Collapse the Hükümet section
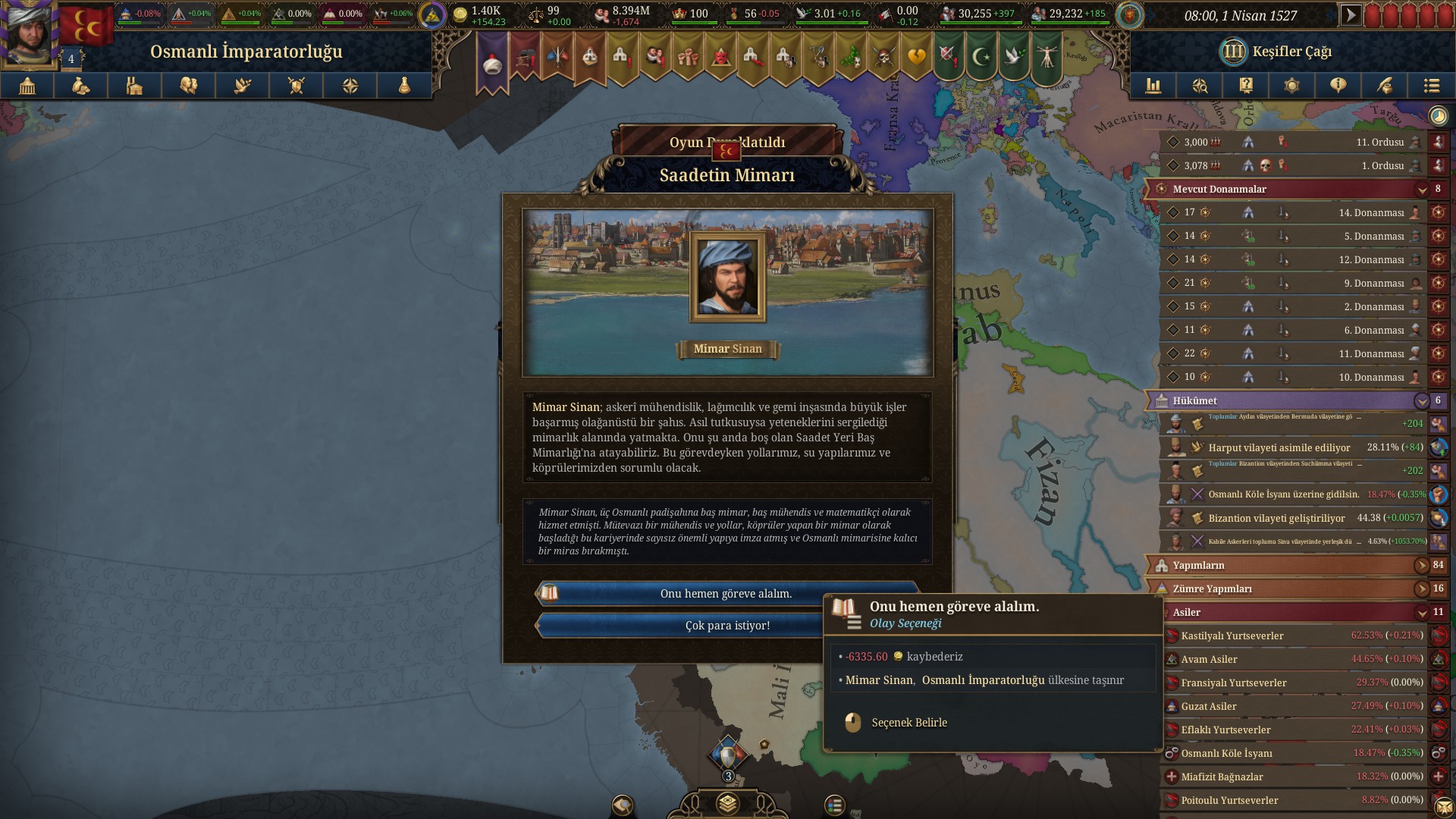Screen dimensions: 1456x819 coord(1421,400)
